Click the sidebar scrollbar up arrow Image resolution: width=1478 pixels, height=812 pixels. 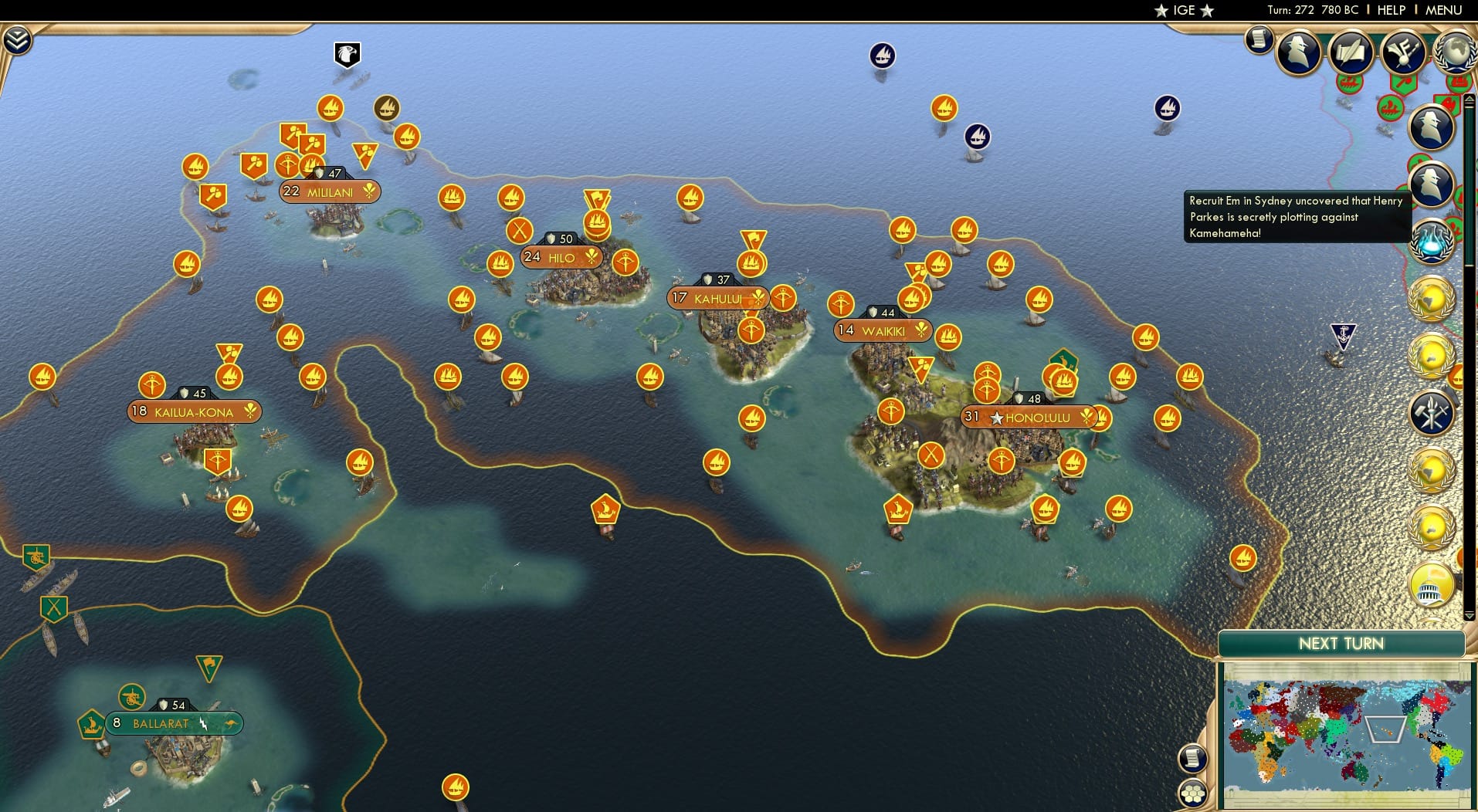[x=1468, y=99]
